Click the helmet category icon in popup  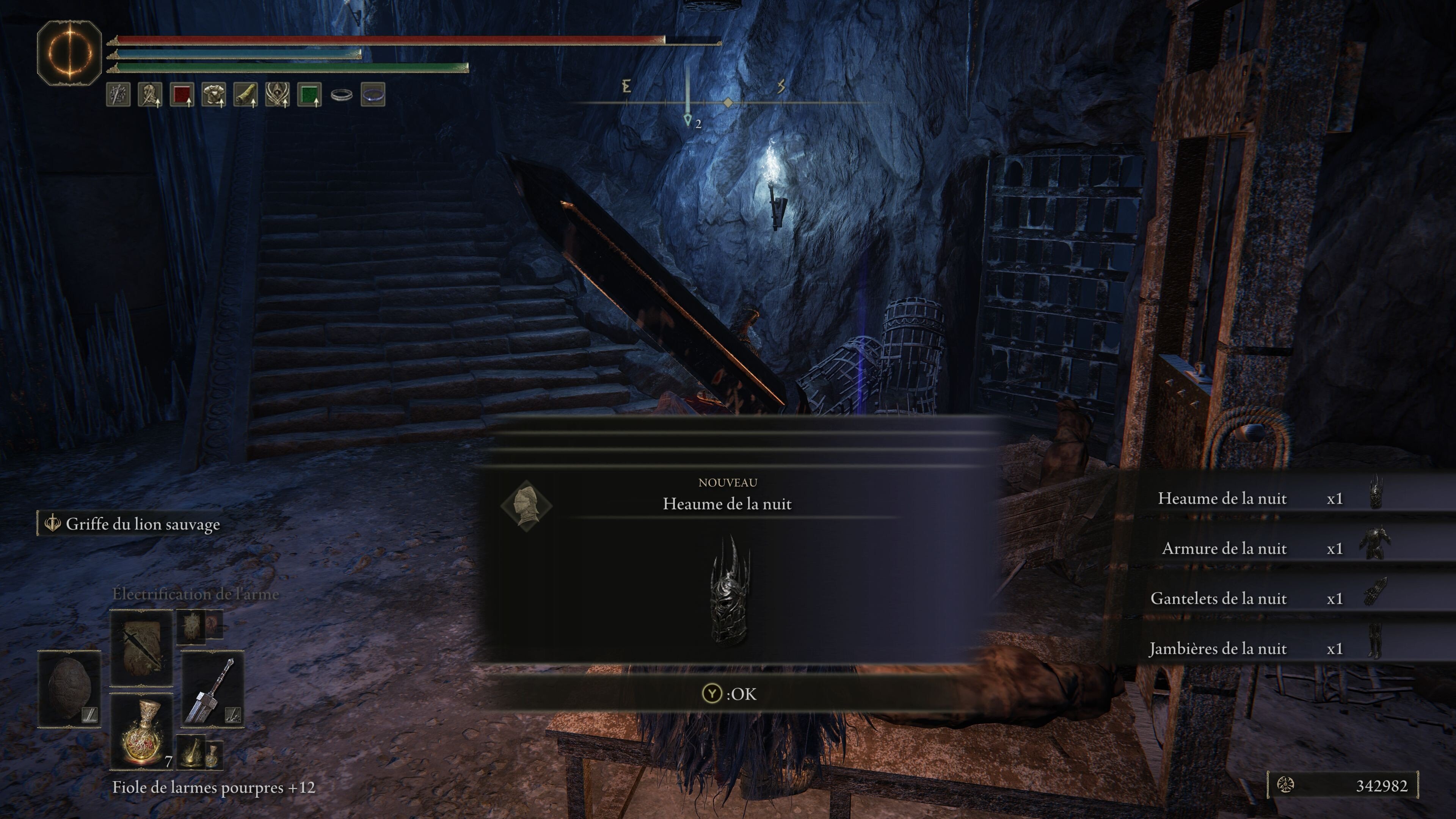(x=526, y=505)
